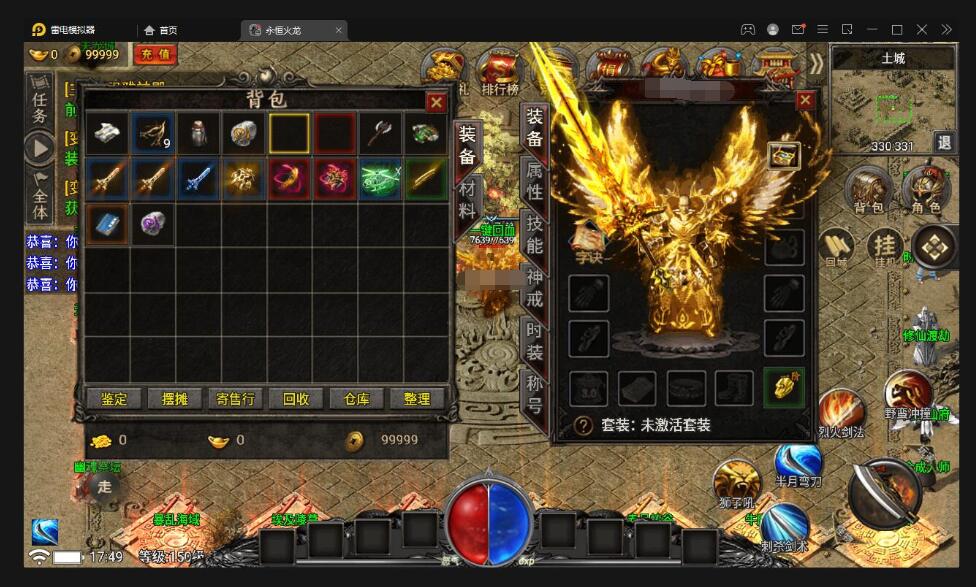The height and width of the screenshot is (587, 976).
Task: Select the blue sword in the backpack
Action: coord(198,178)
